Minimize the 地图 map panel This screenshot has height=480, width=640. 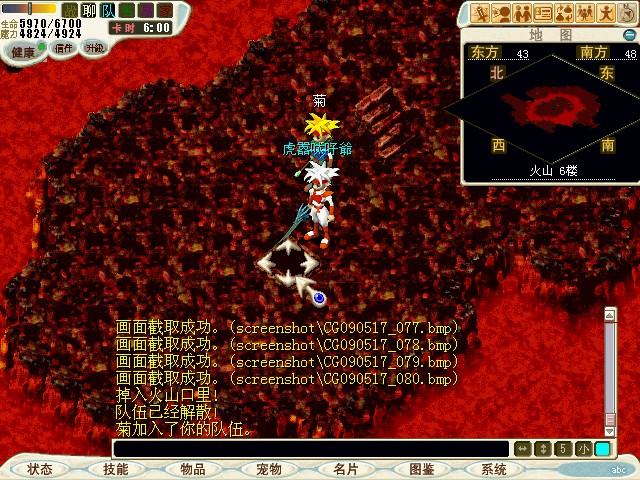(x=629, y=34)
